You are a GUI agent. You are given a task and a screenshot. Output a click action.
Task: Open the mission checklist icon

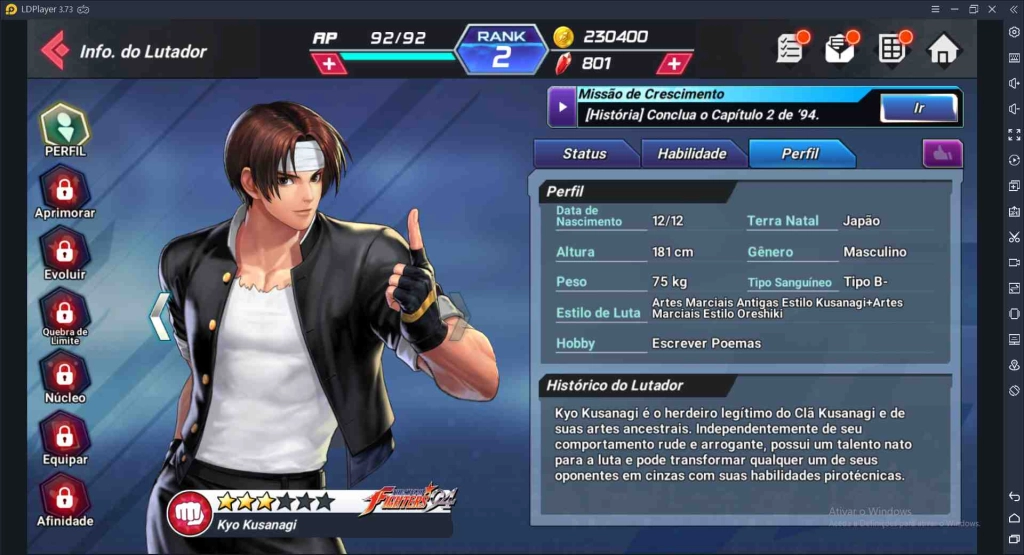(791, 48)
